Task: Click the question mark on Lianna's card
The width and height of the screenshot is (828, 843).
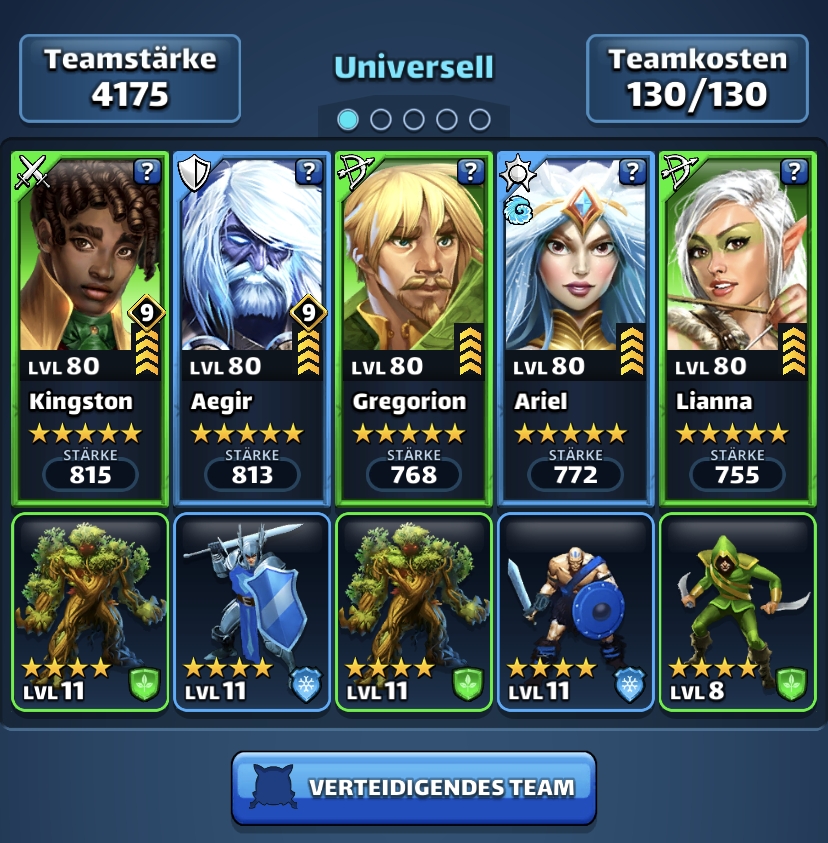Action: 795,172
